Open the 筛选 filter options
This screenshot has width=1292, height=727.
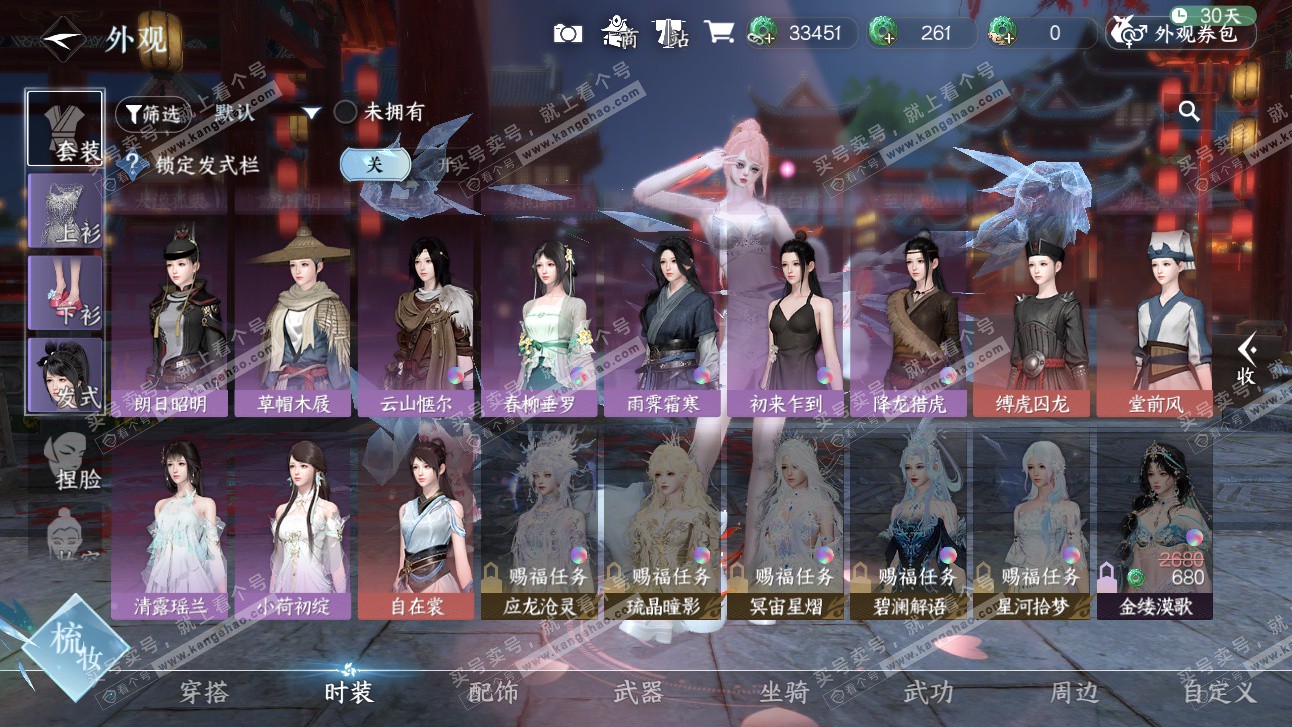[x=152, y=114]
